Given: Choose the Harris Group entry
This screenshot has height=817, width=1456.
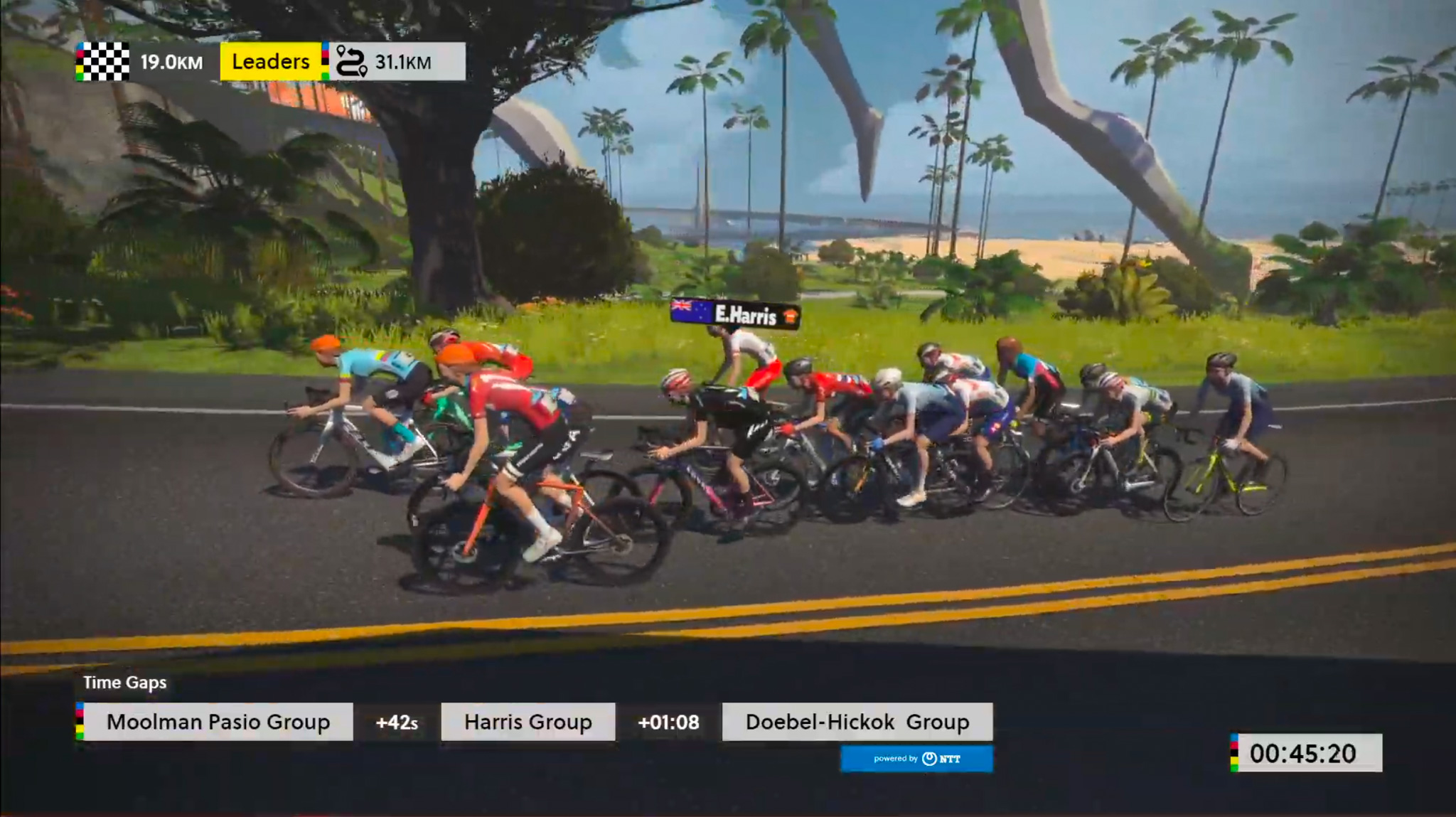Looking at the screenshot, I should tap(528, 722).
